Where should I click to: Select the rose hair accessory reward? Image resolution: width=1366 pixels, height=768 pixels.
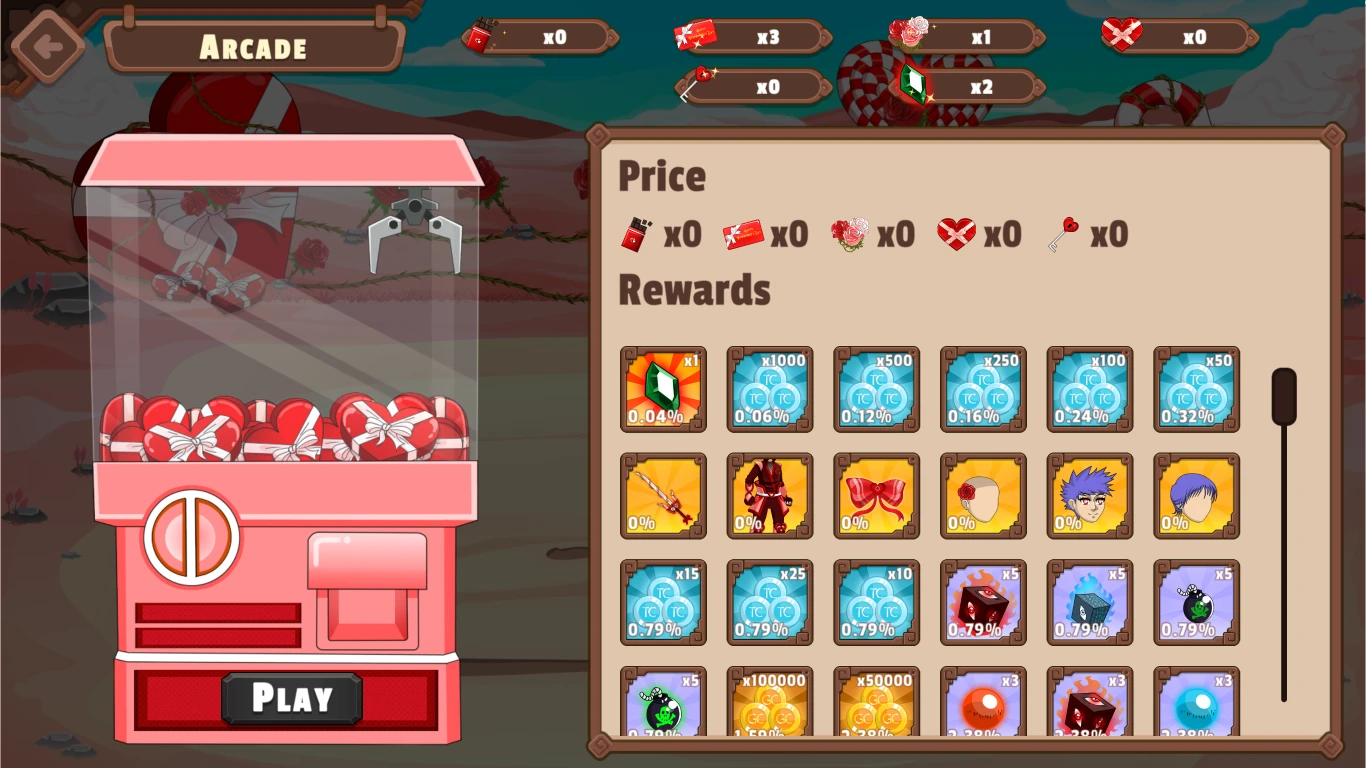tap(983, 496)
